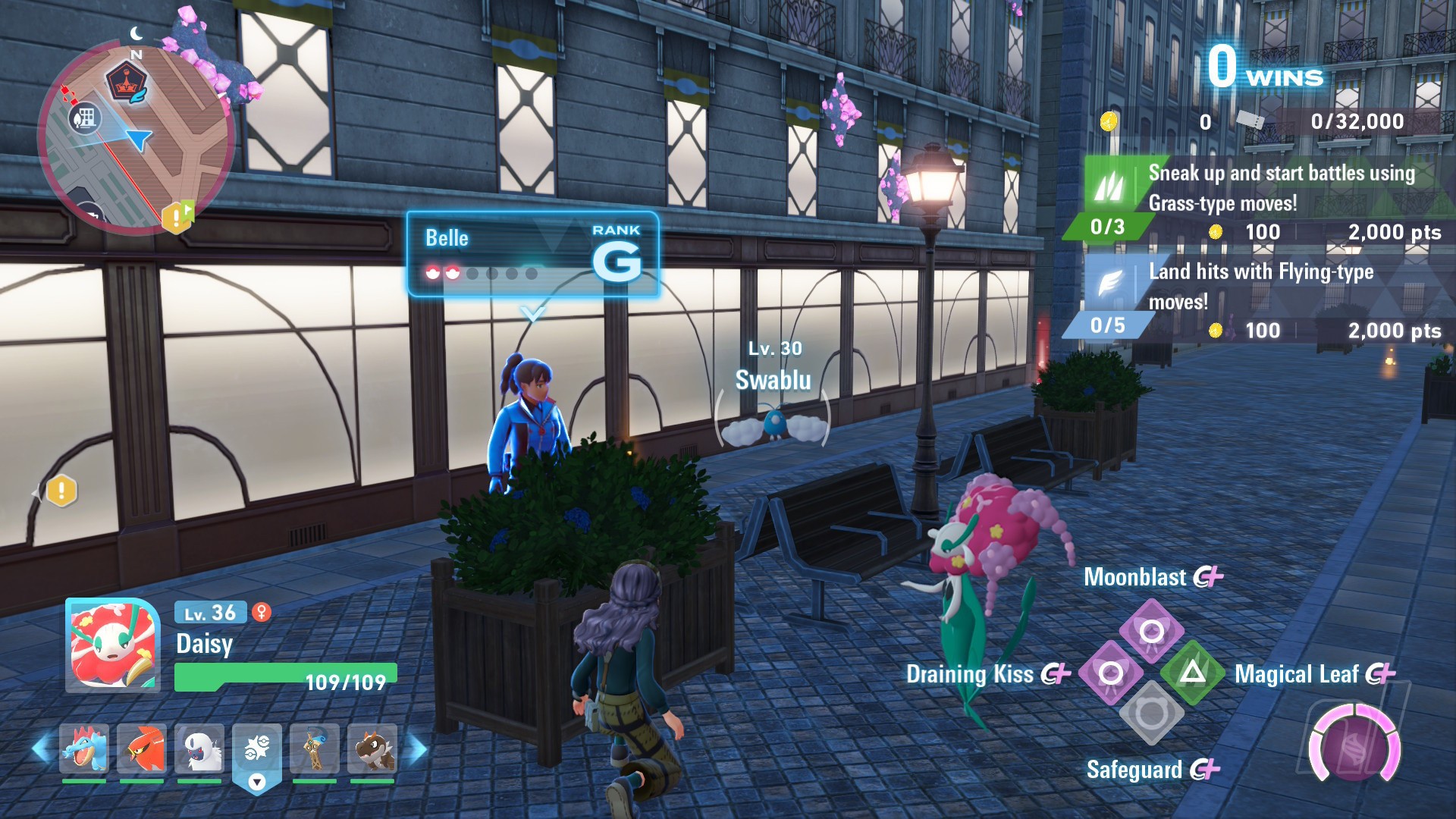Screen dimensions: 1456x819
Task: Choose Absol from the party bar
Action: (x=199, y=748)
